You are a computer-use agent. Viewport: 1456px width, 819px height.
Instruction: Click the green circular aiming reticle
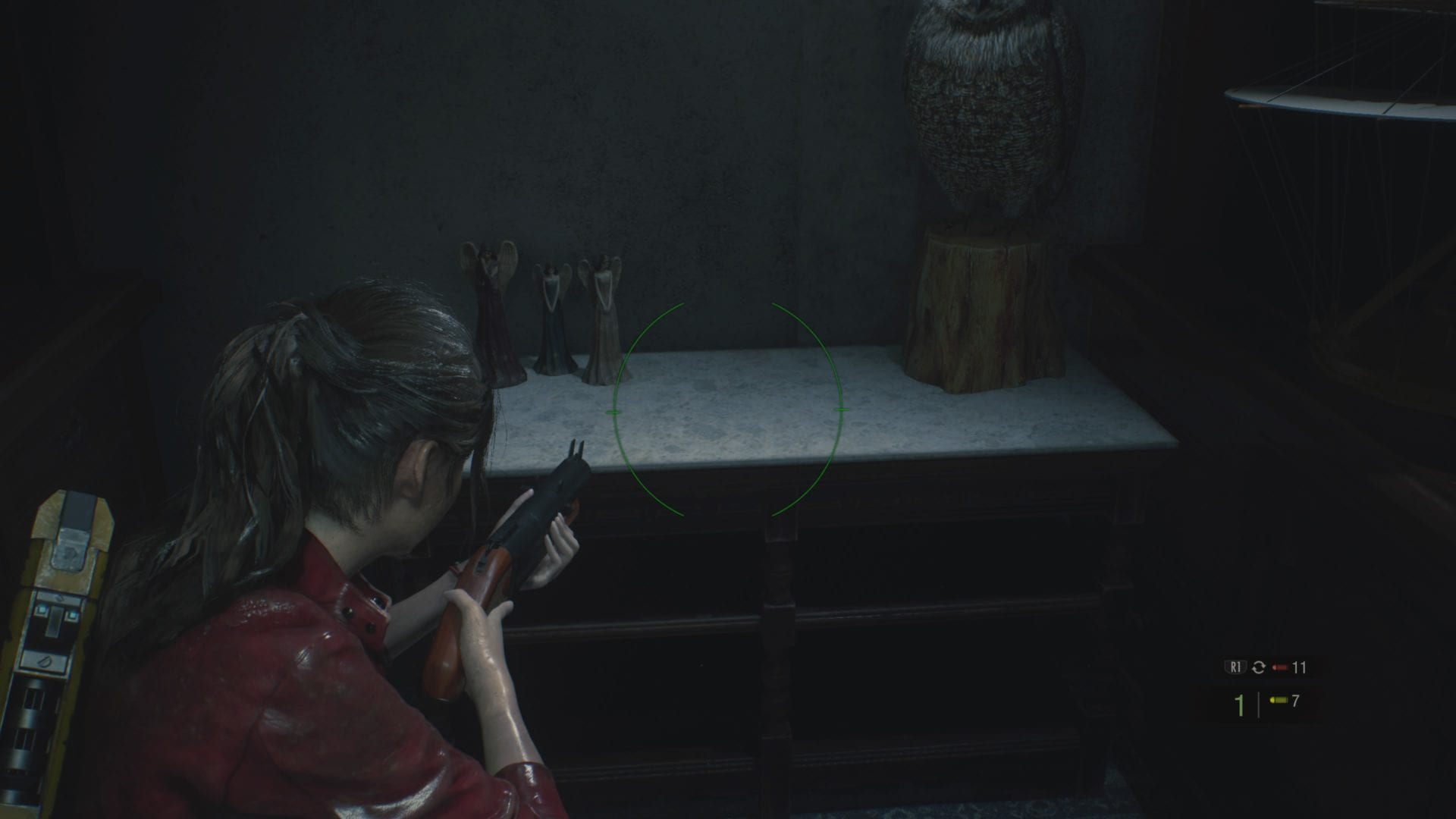click(726, 411)
